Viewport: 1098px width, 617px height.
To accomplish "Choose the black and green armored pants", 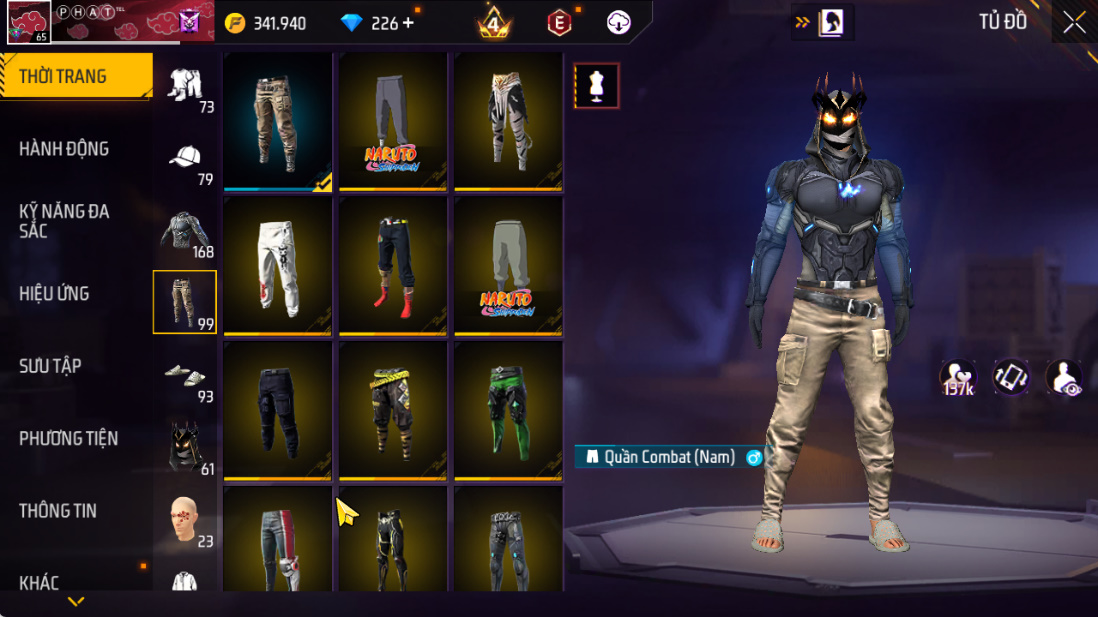I will click(508, 410).
